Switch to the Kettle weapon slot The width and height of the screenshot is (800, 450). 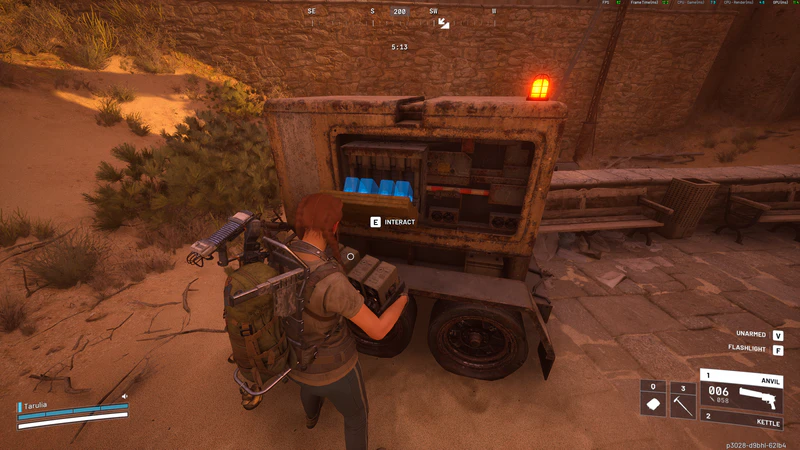point(743,417)
